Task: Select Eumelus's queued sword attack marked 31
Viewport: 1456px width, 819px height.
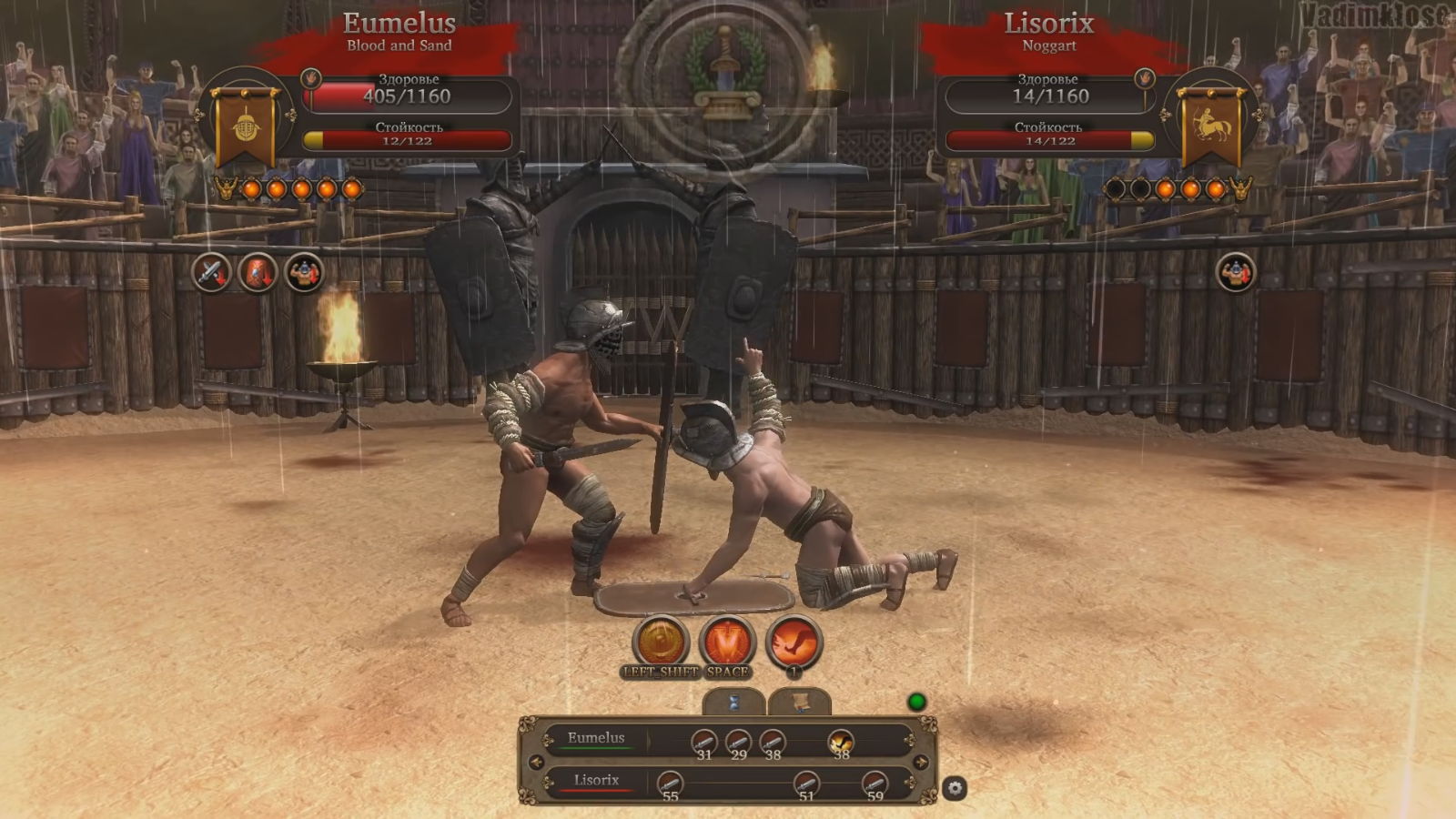Action: pyautogui.click(x=703, y=743)
